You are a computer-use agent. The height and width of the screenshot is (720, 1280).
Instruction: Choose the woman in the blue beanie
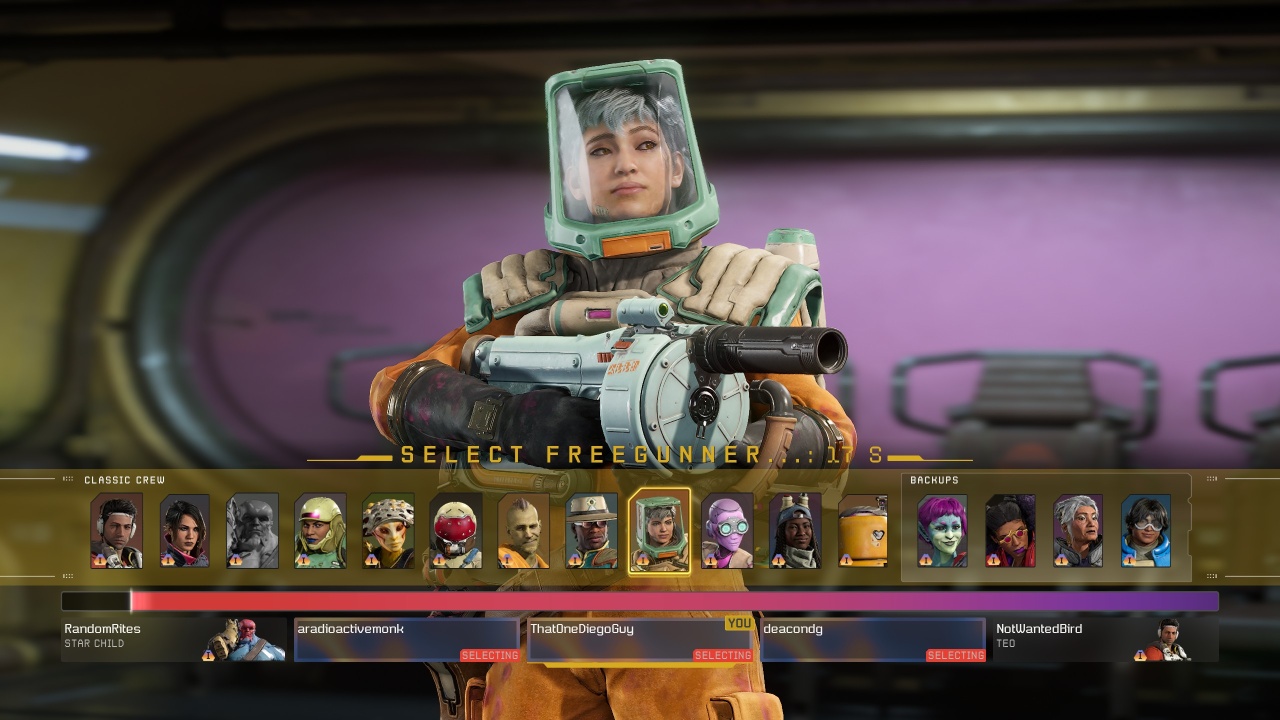[795, 531]
